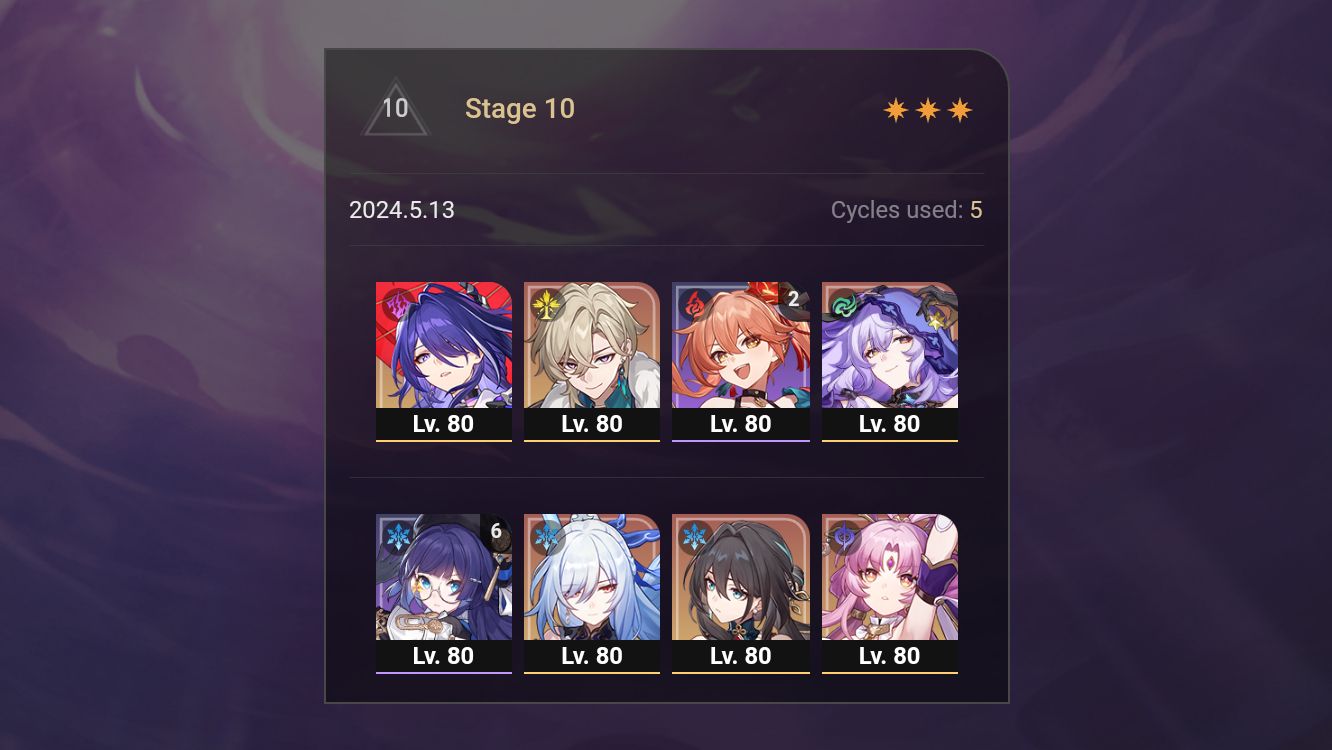The height and width of the screenshot is (750, 1332).
Task: Open Acheron's character portrait
Action: [443, 345]
